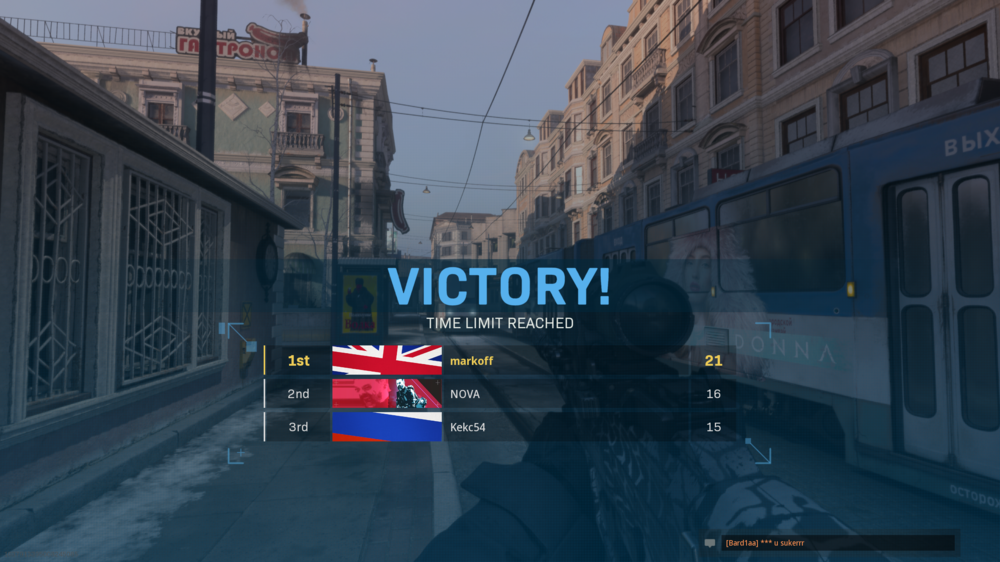
Task: Click NOVA's red calling card
Action: [386, 394]
